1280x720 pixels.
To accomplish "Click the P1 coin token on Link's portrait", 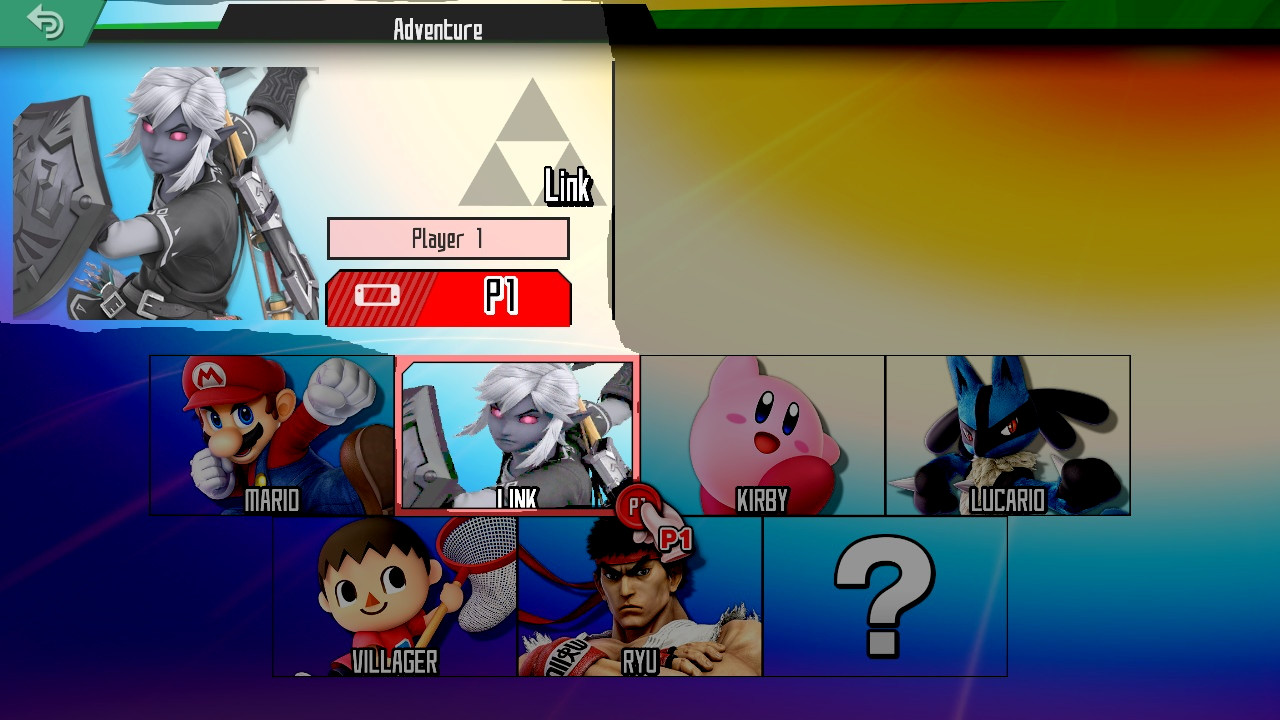I will 638,505.
